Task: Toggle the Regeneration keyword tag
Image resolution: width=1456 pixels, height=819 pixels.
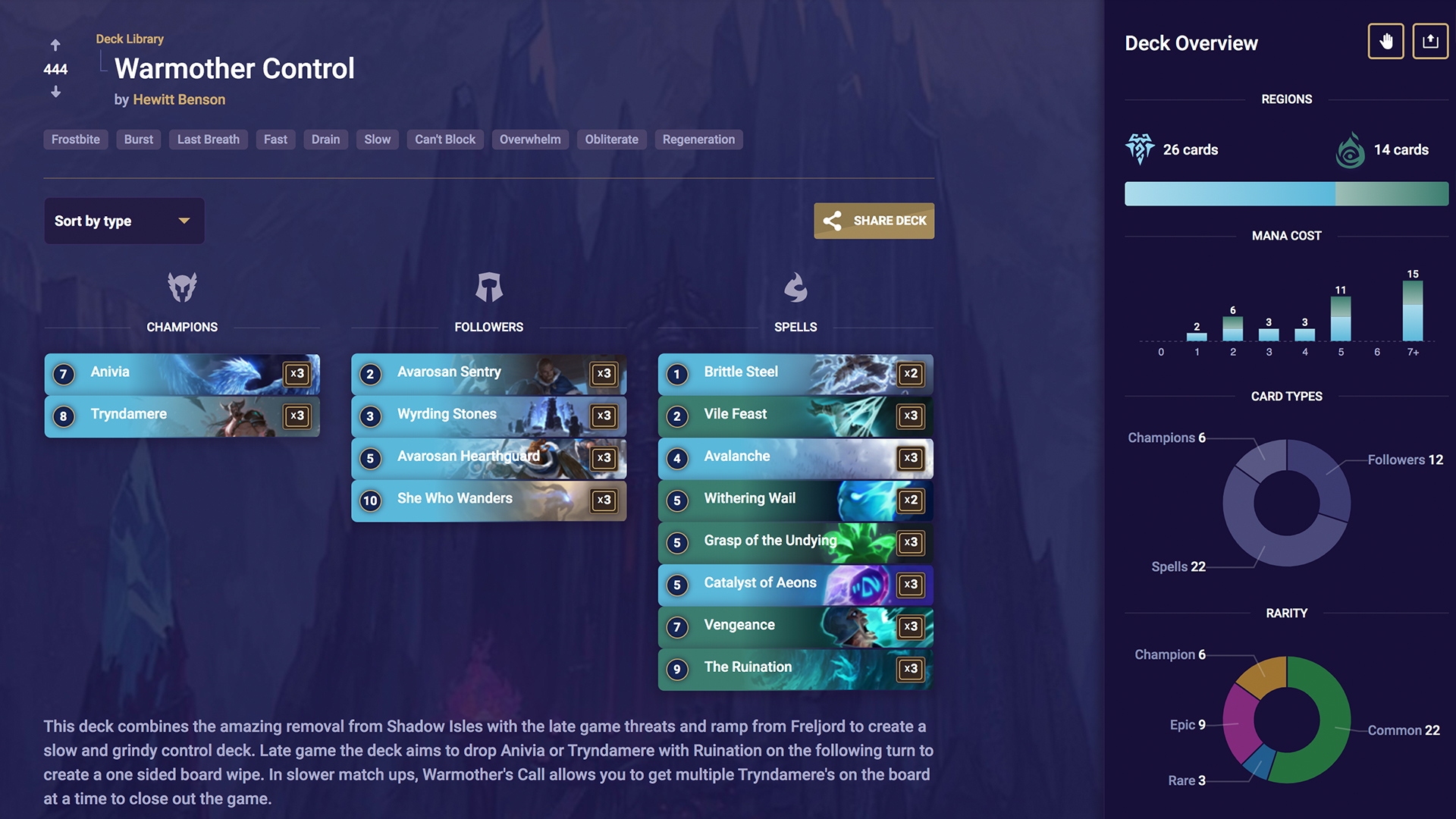Action: click(698, 140)
